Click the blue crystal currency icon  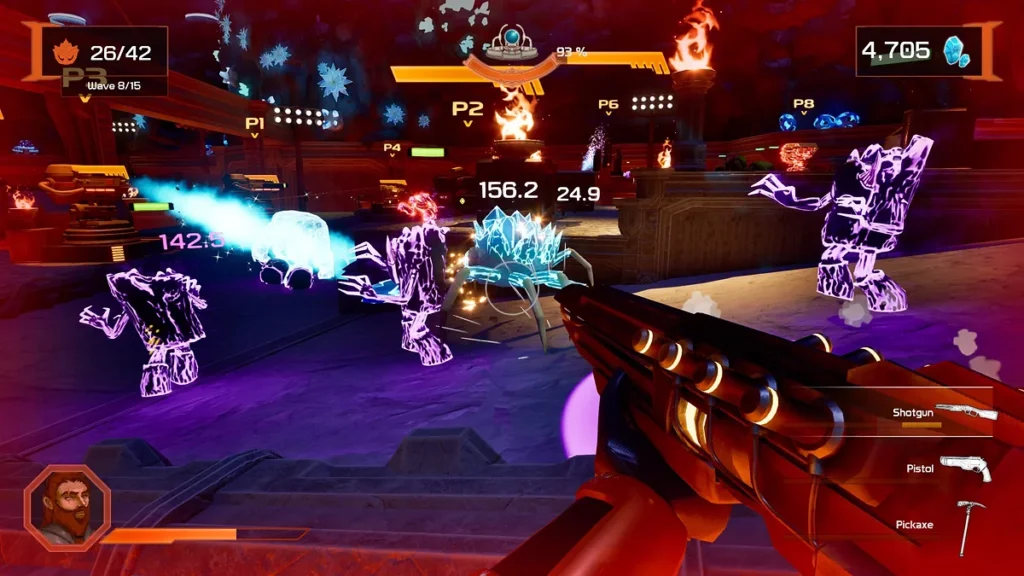tap(957, 51)
